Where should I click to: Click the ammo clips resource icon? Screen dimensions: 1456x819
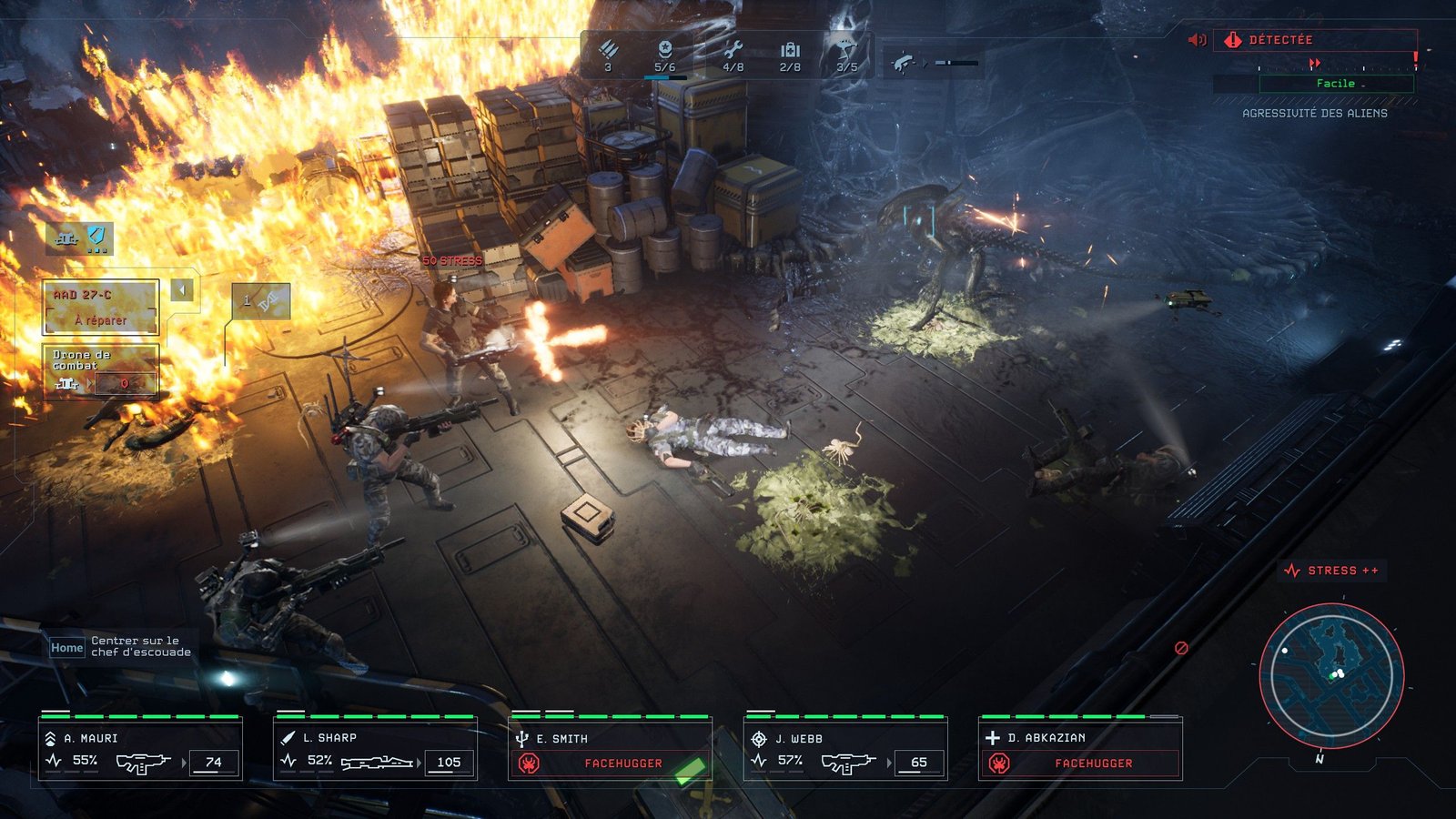tap(608, 55)
